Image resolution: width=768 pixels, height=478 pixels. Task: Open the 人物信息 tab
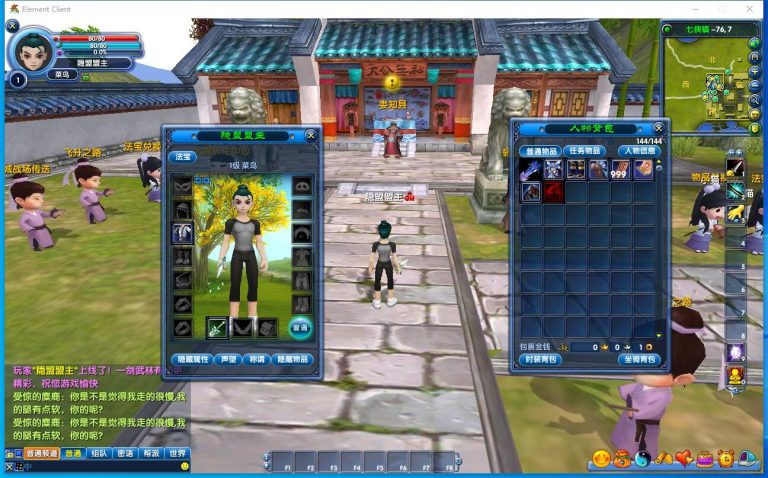click(633, 151)
